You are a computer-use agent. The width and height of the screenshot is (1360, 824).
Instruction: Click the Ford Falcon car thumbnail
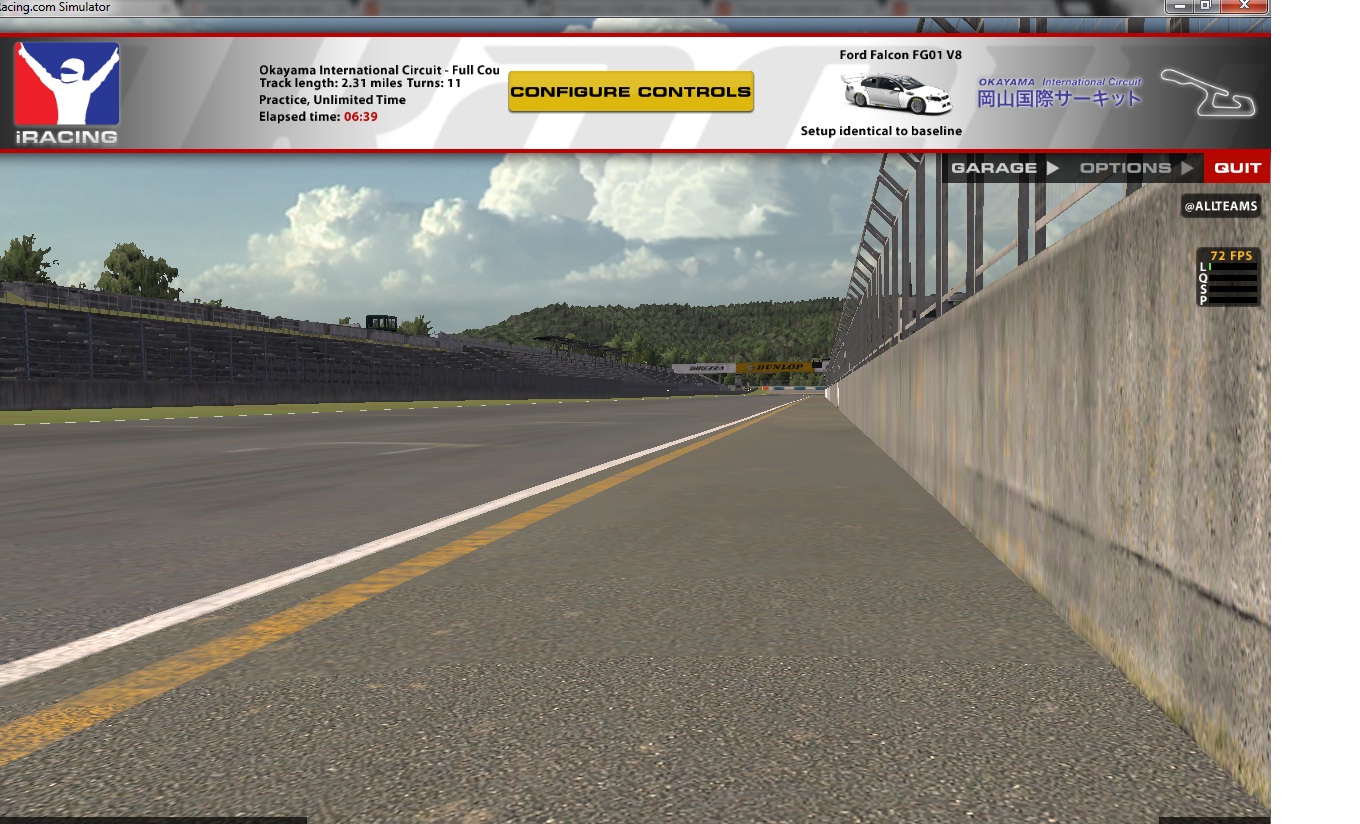(x=897, y=93)
